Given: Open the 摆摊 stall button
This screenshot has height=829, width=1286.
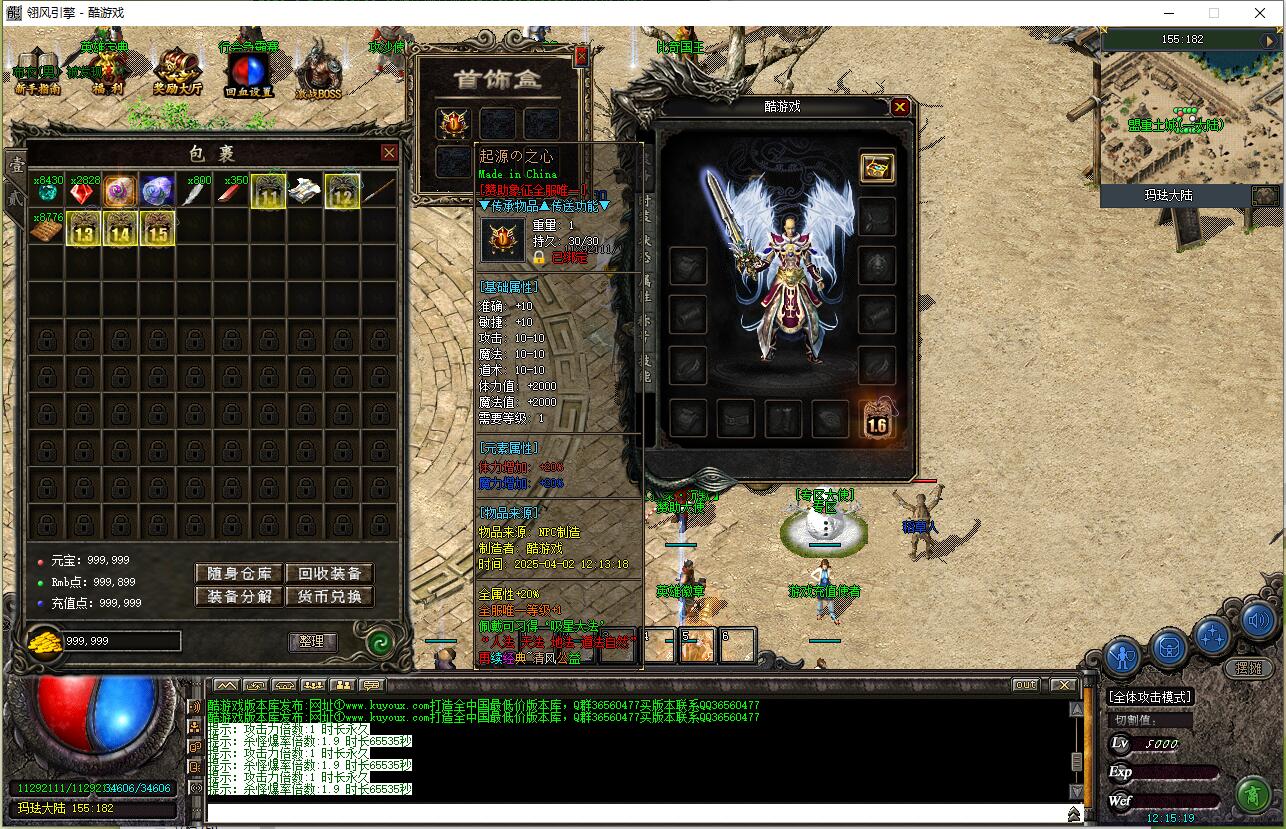Looking at the screenshot, I should pyautogui.click(x=1248, y=668).
